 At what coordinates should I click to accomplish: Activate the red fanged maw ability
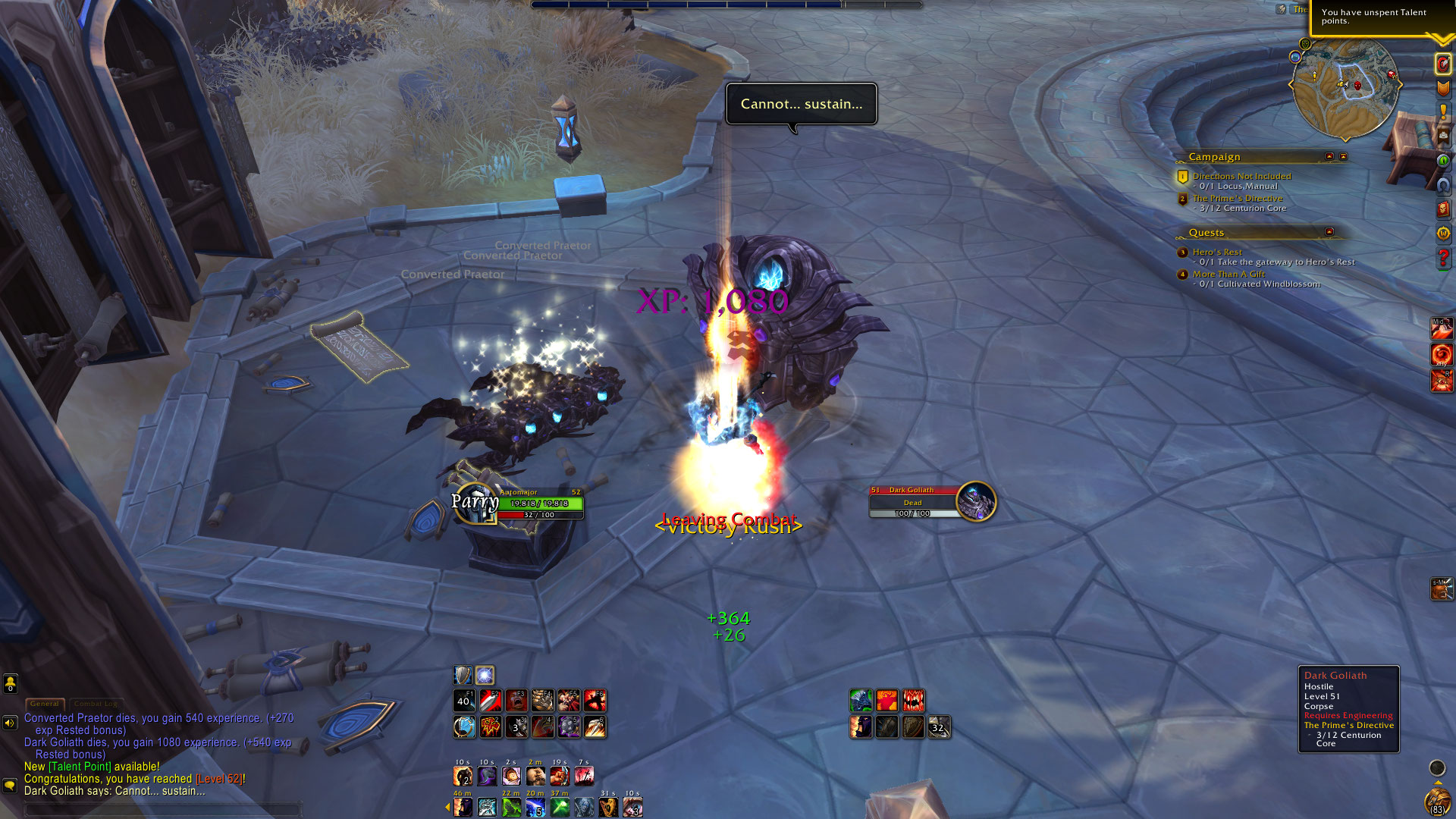913,700
